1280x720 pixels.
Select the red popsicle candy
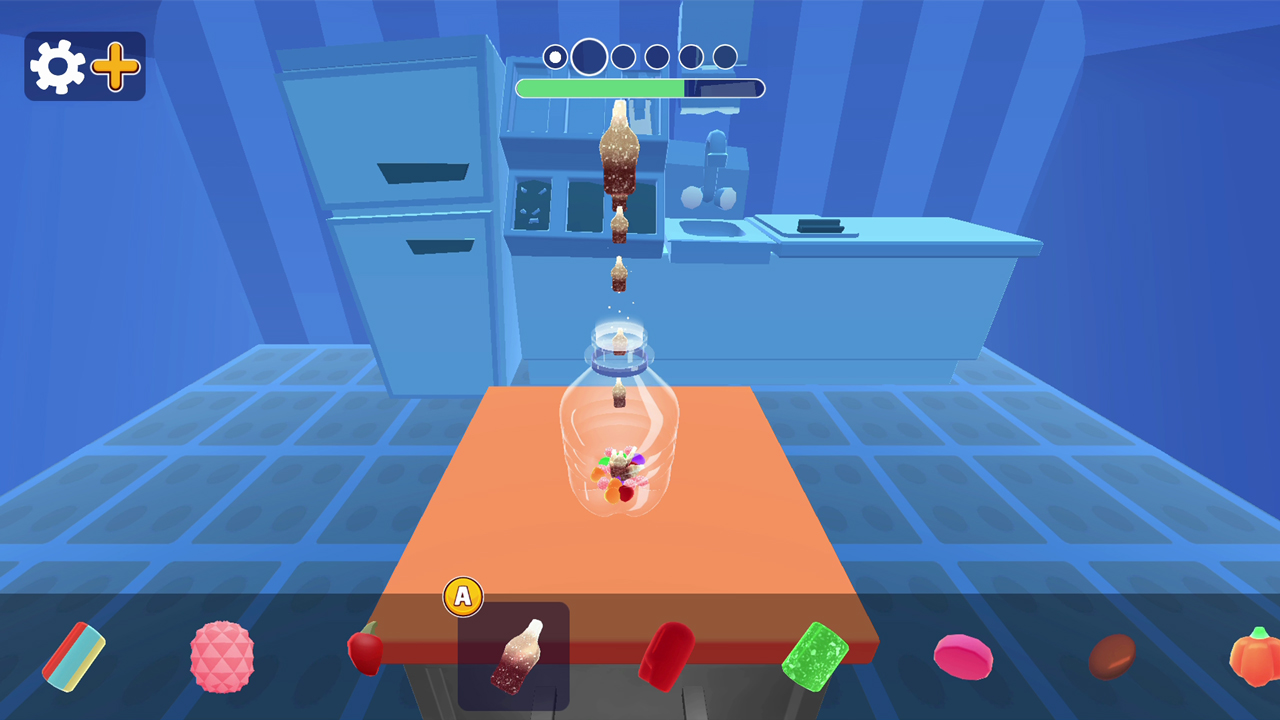coord(665,652)
